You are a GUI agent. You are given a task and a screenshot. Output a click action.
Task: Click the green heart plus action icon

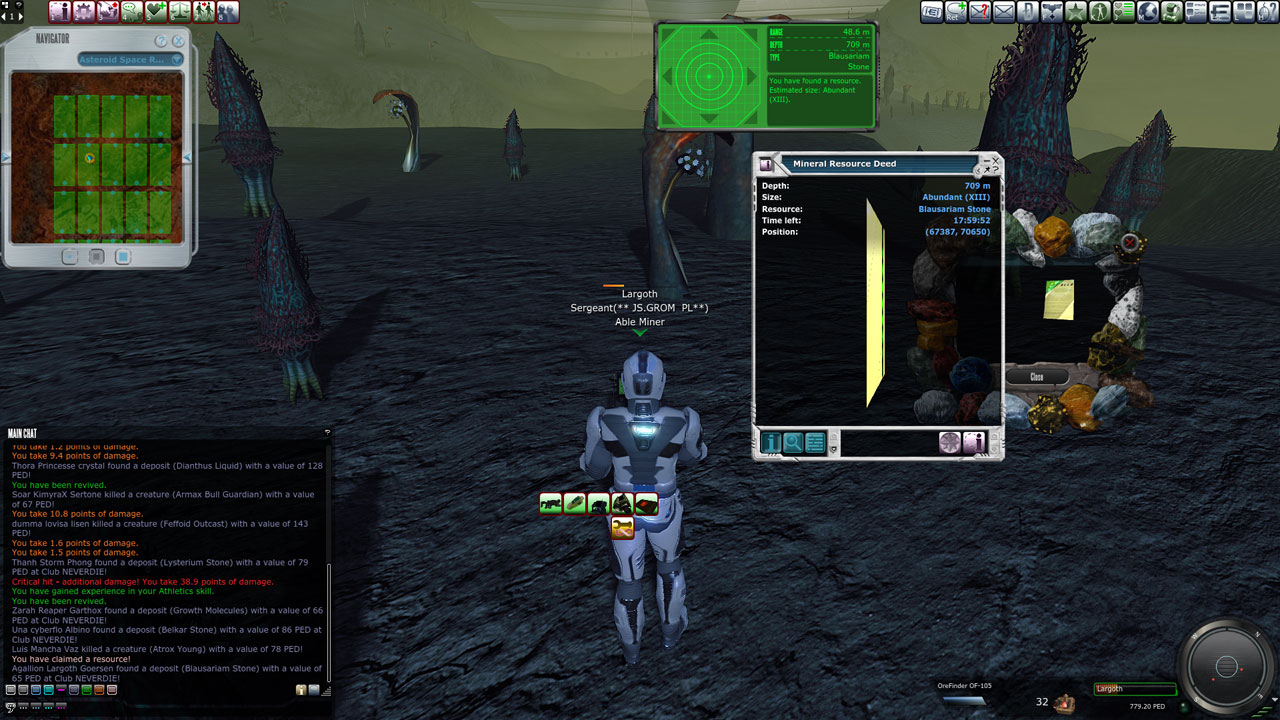pos(155,12)
